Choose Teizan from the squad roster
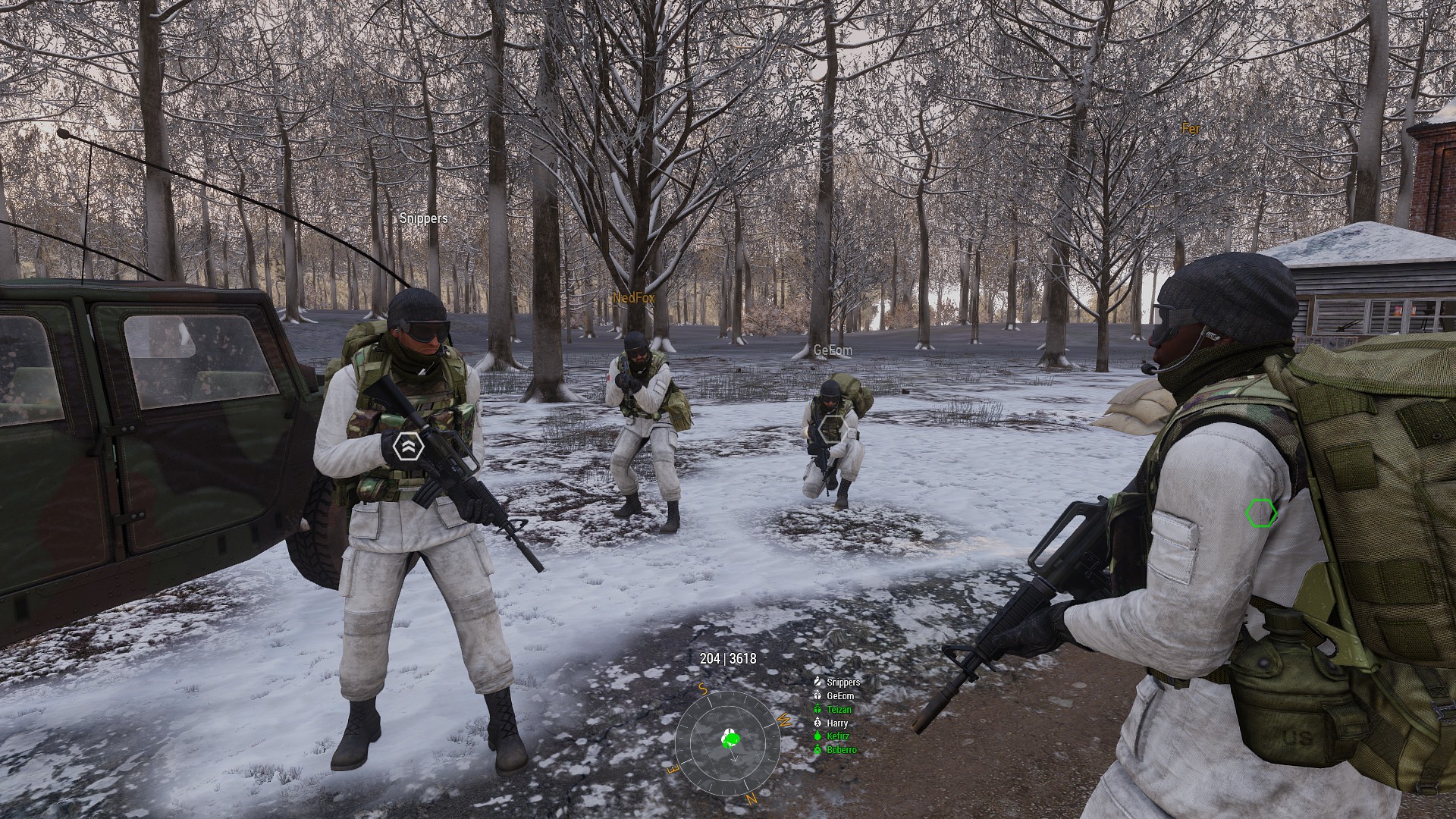1456x819 pixels. pos(839,710)
